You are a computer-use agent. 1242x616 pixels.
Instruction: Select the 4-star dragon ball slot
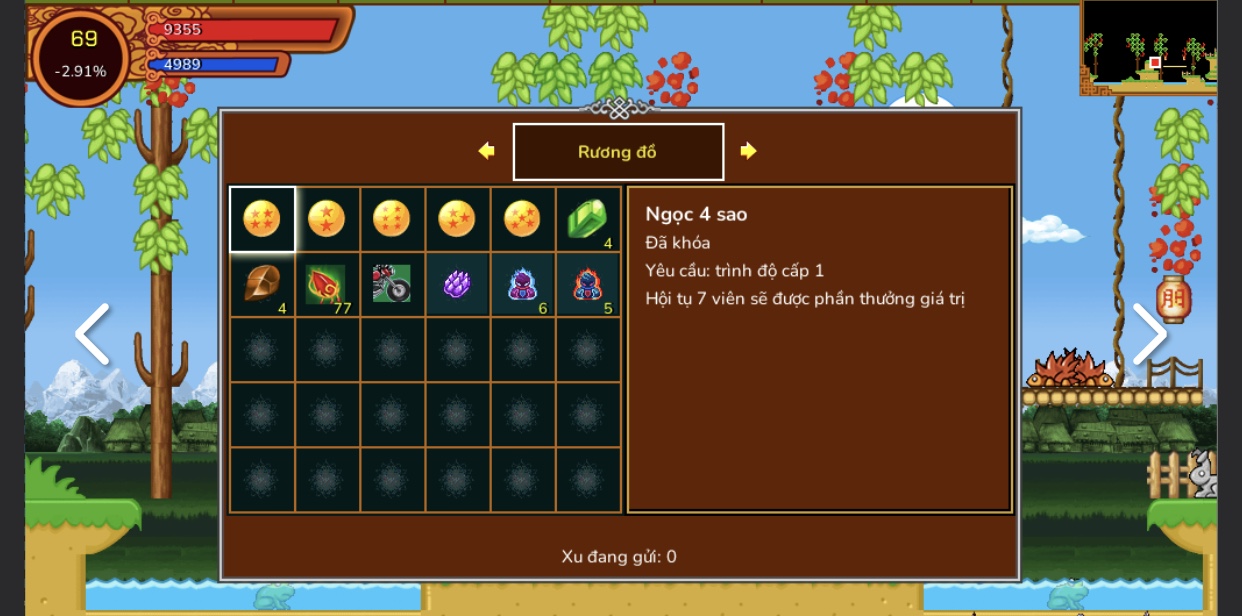point(262,219)
